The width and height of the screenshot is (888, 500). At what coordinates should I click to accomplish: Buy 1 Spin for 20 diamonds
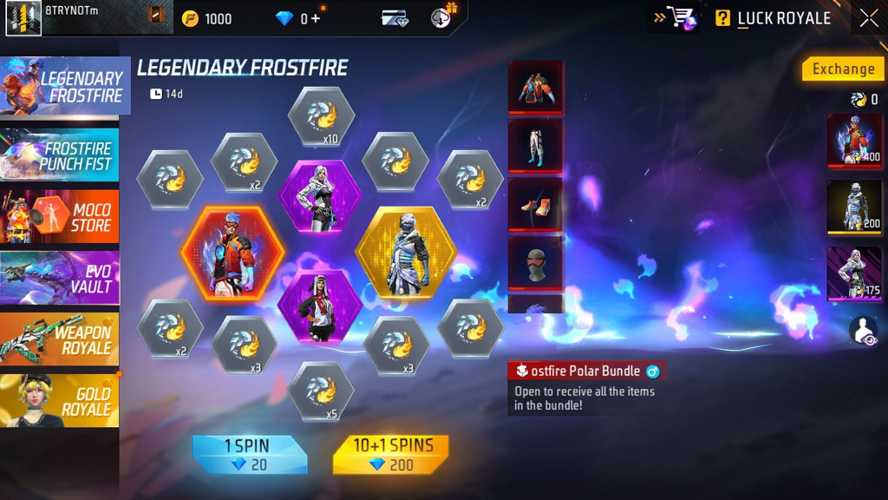[x=249, y=454]
